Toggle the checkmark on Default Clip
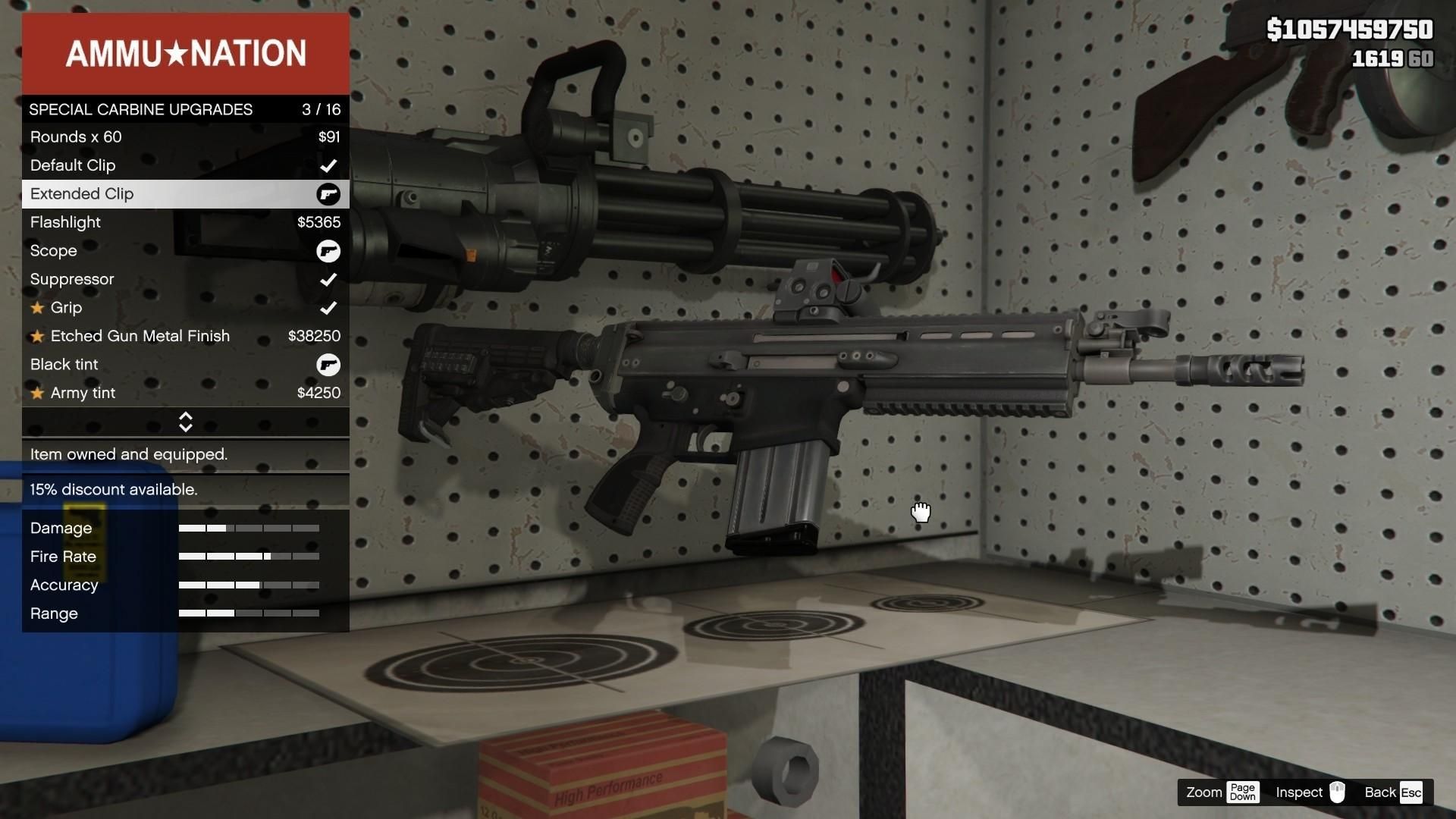1456x819 pixels. (x=328, y=165)
